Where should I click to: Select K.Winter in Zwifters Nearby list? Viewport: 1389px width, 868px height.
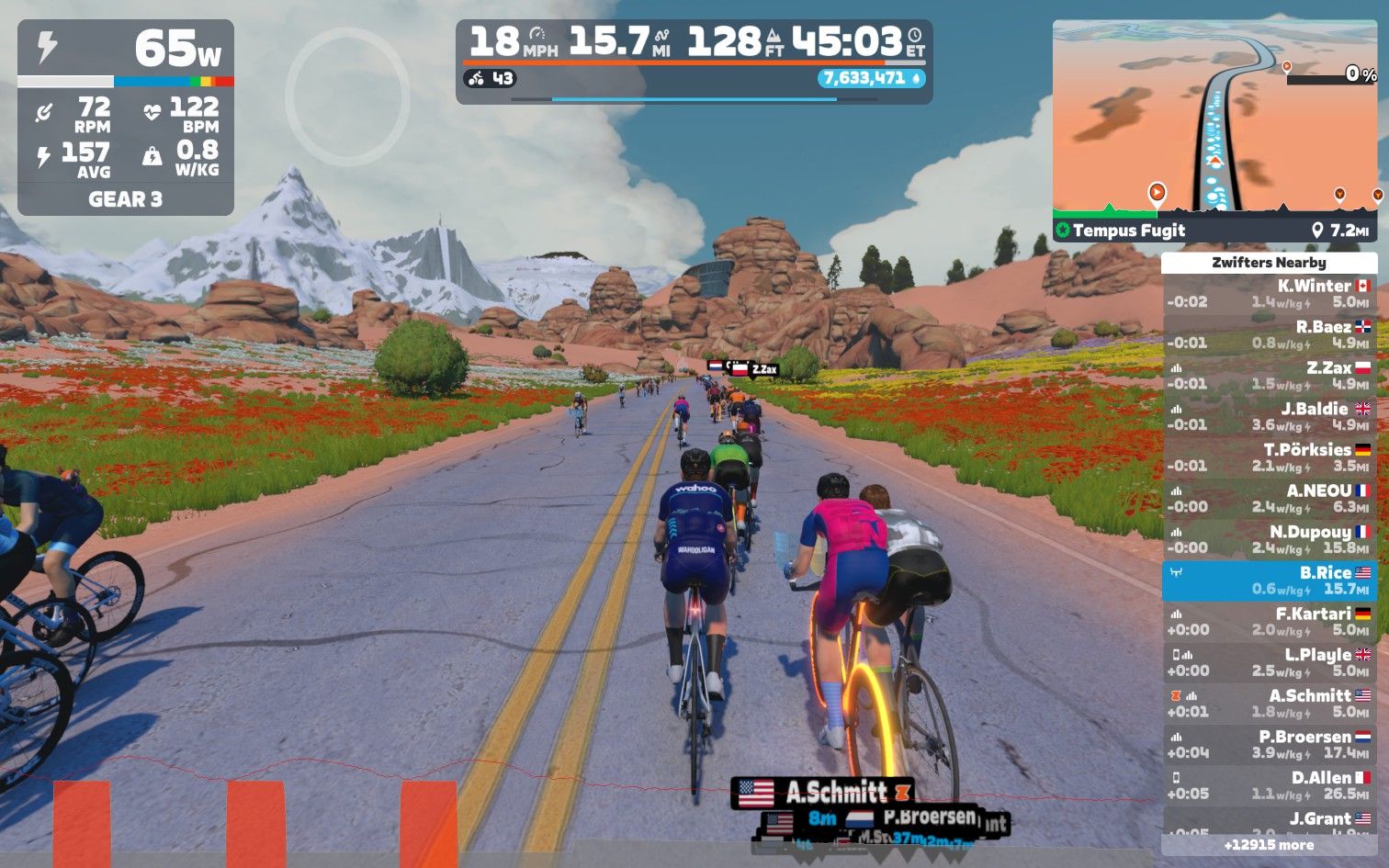point(1269,294)
